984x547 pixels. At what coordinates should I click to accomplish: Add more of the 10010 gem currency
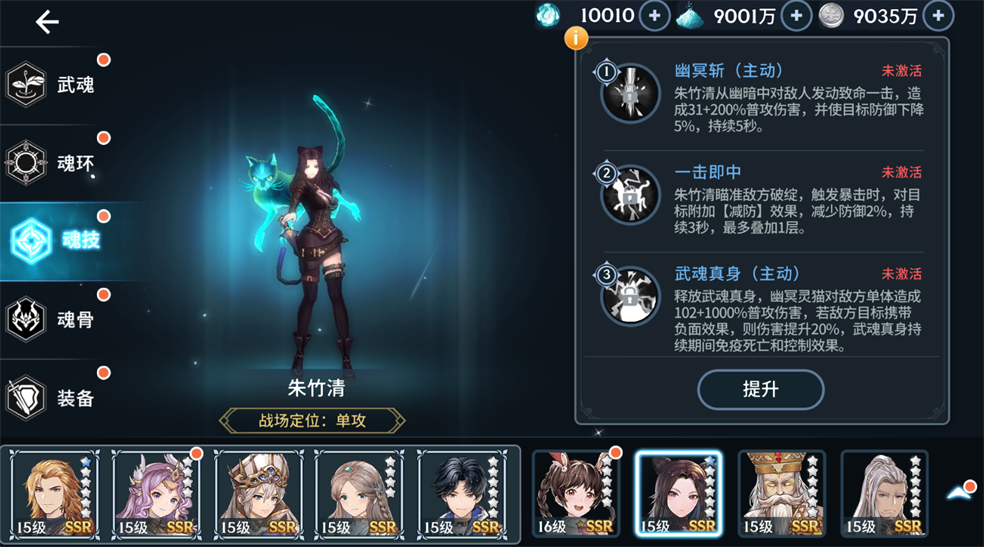[654, 15]
